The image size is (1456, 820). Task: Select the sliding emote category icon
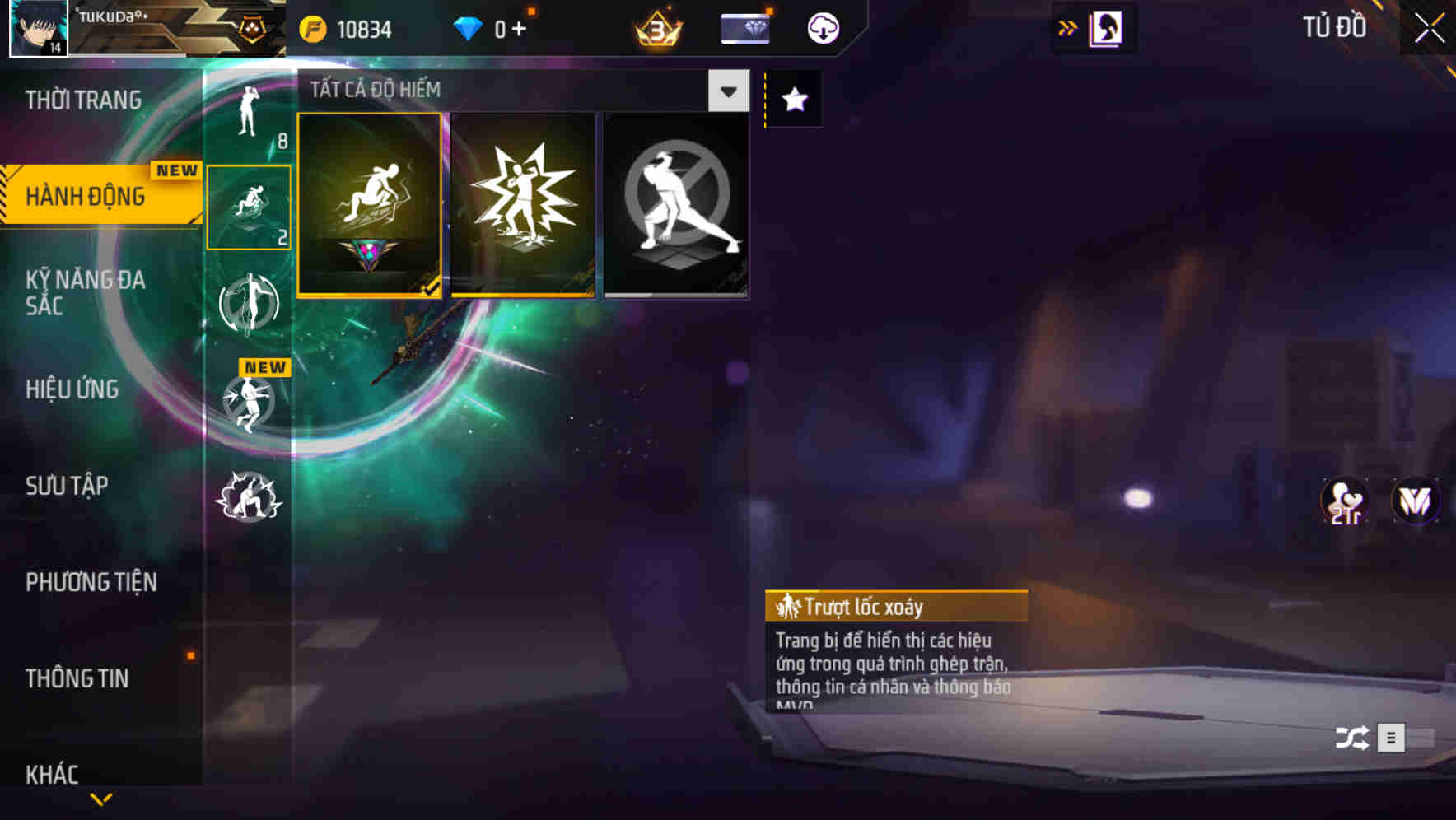point(249,206)
